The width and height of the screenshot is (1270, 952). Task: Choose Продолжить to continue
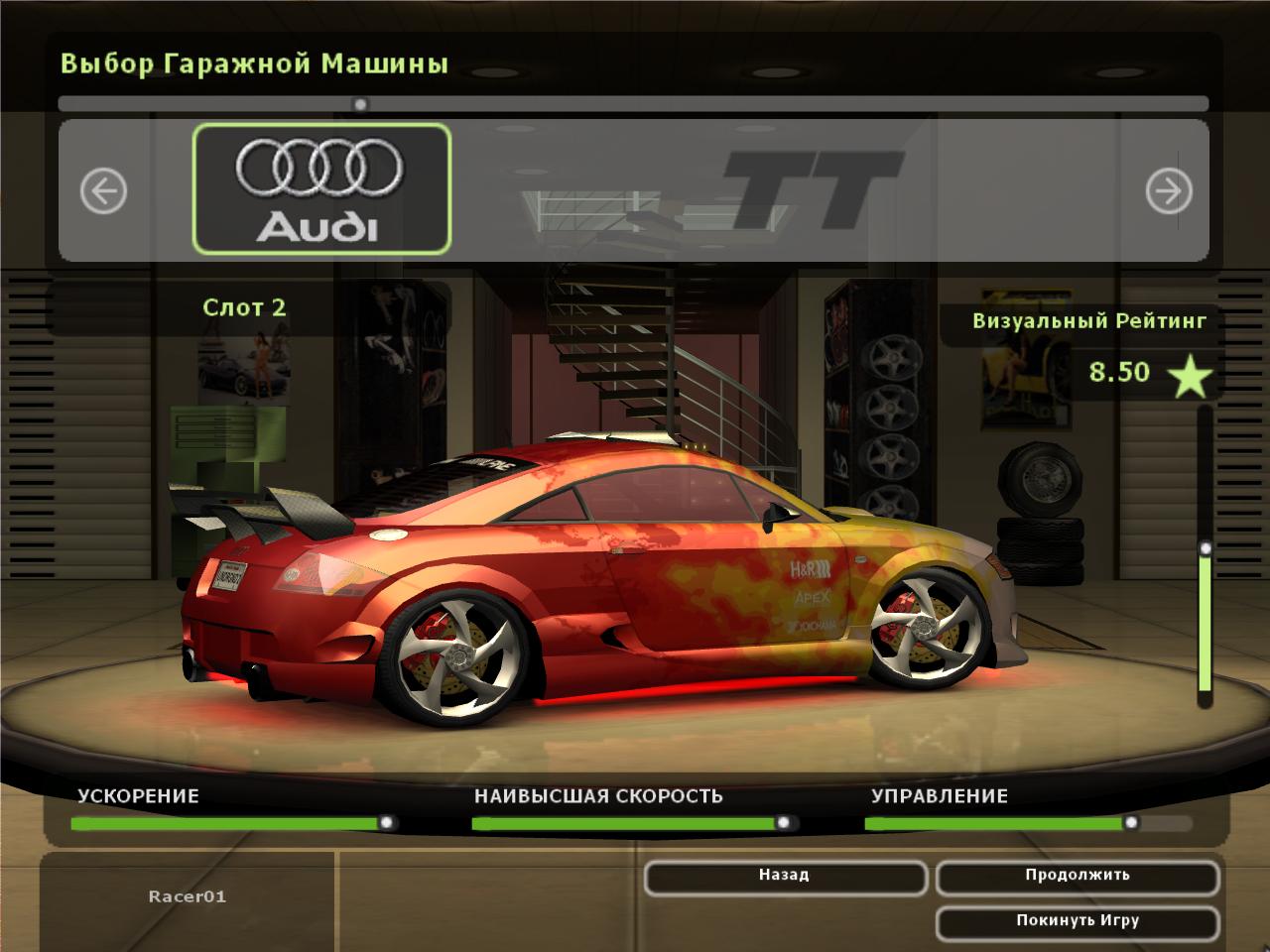click(x=1077, y=877)
